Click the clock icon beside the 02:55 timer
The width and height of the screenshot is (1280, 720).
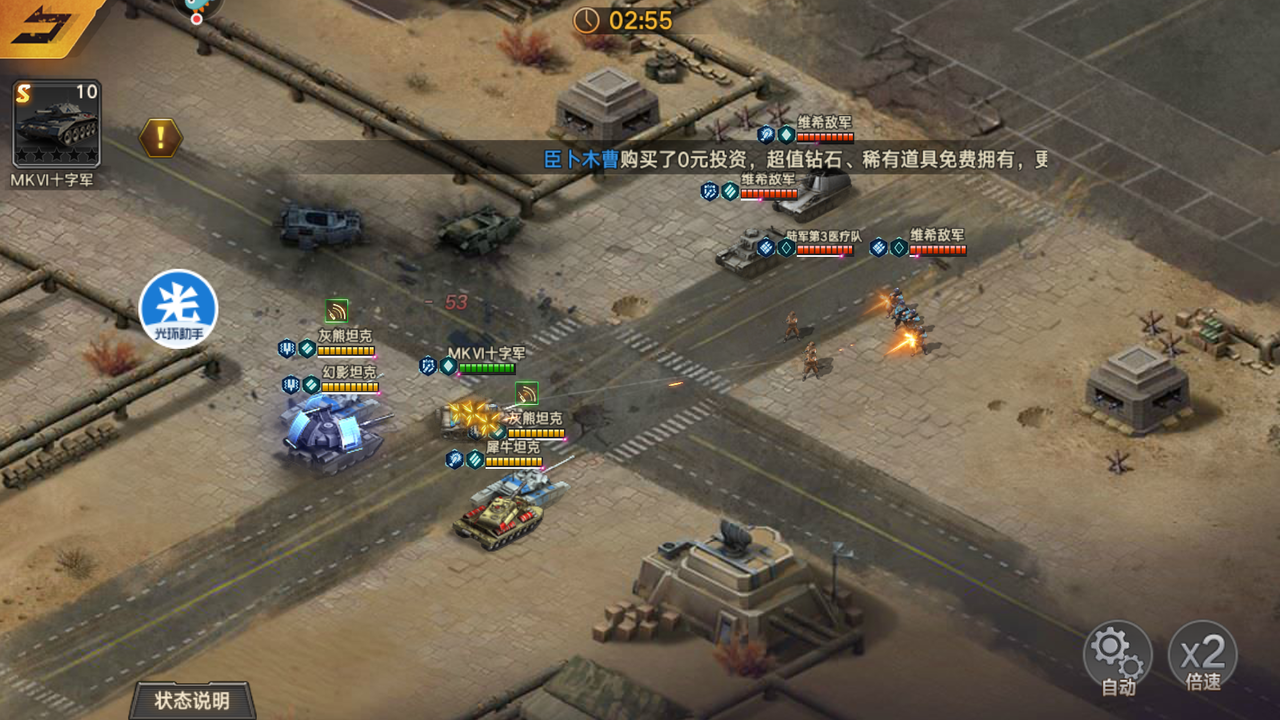[x=585, y=18]
